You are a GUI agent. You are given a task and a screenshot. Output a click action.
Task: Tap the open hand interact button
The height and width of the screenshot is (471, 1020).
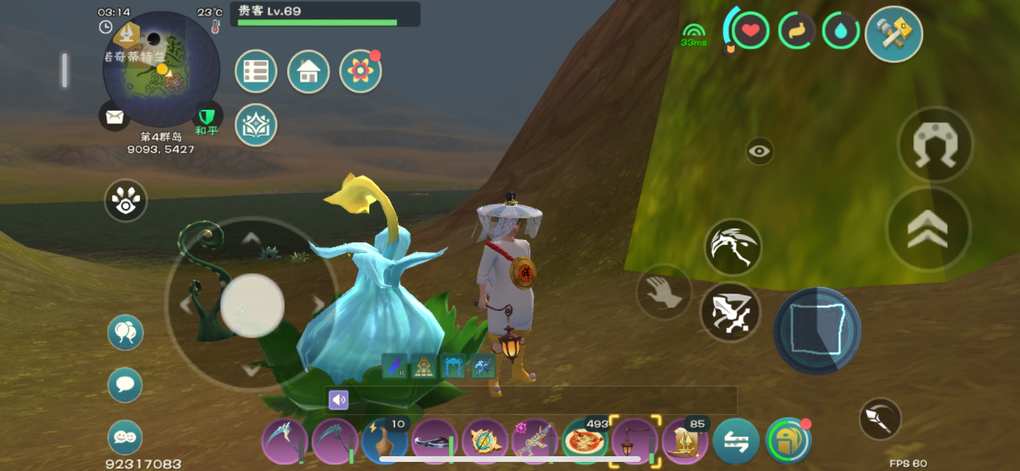(664, 292)
